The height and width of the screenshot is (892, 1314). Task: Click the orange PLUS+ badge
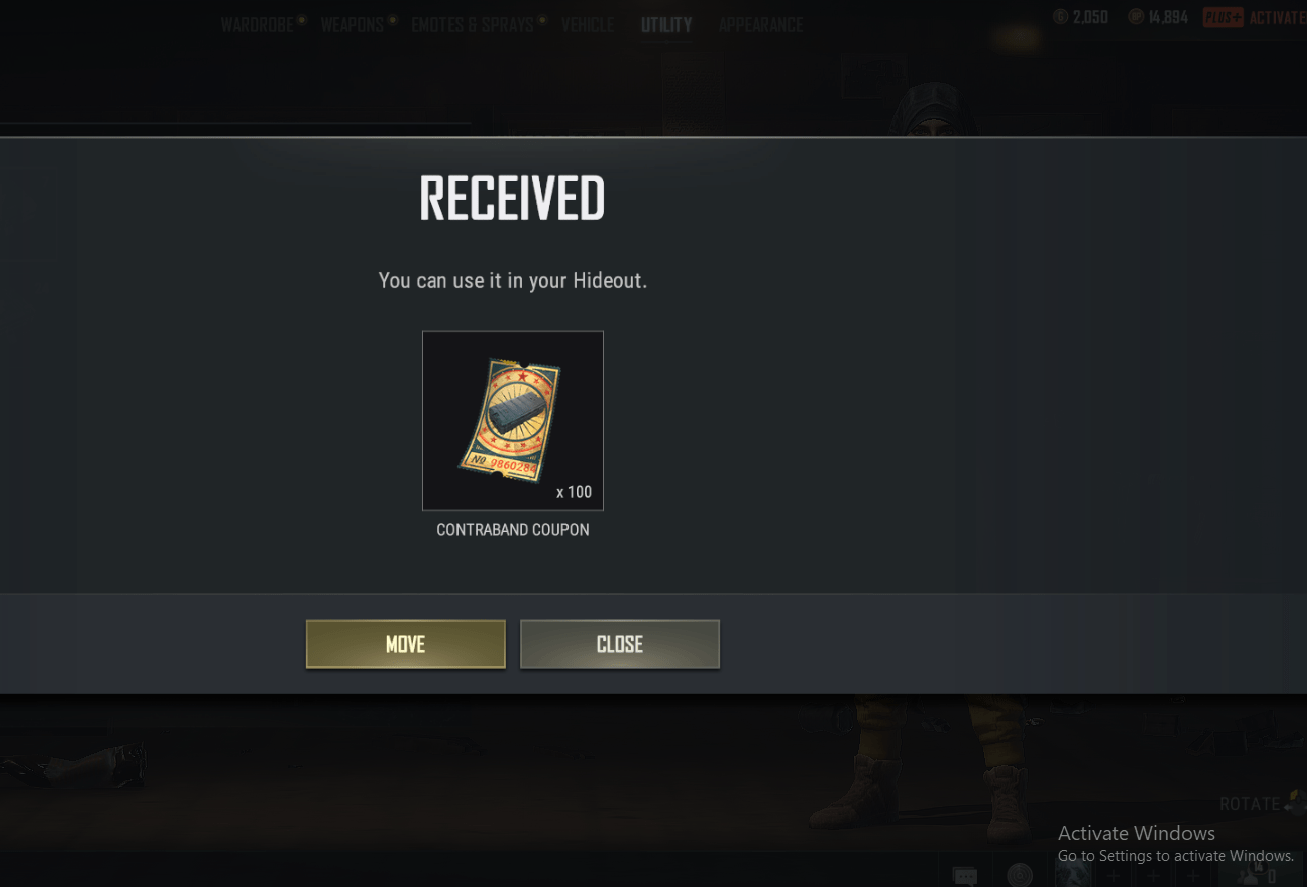(1223, 16)
